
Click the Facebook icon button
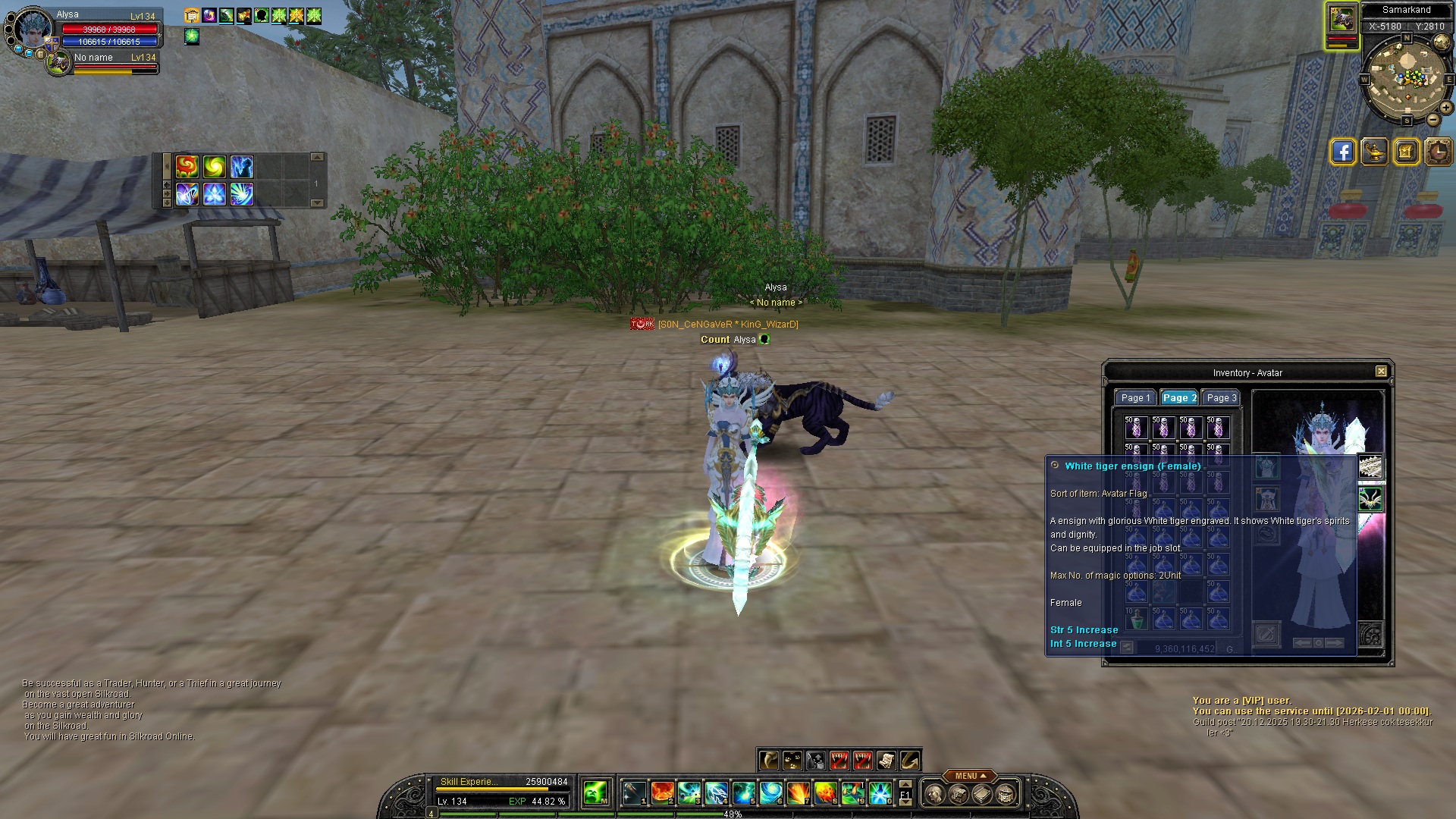point(1342,152)
